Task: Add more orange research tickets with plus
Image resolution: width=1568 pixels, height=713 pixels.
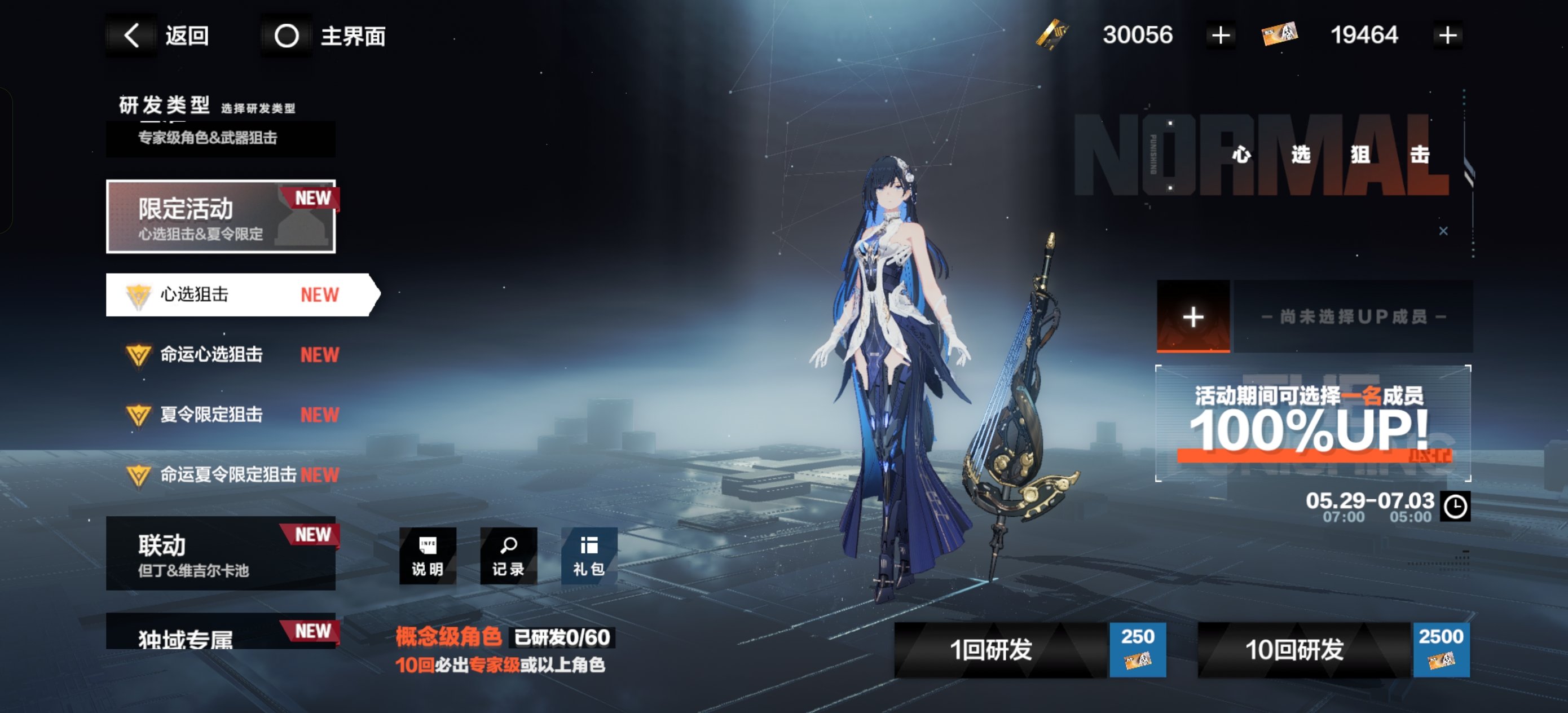Action: click(1447, 36)
